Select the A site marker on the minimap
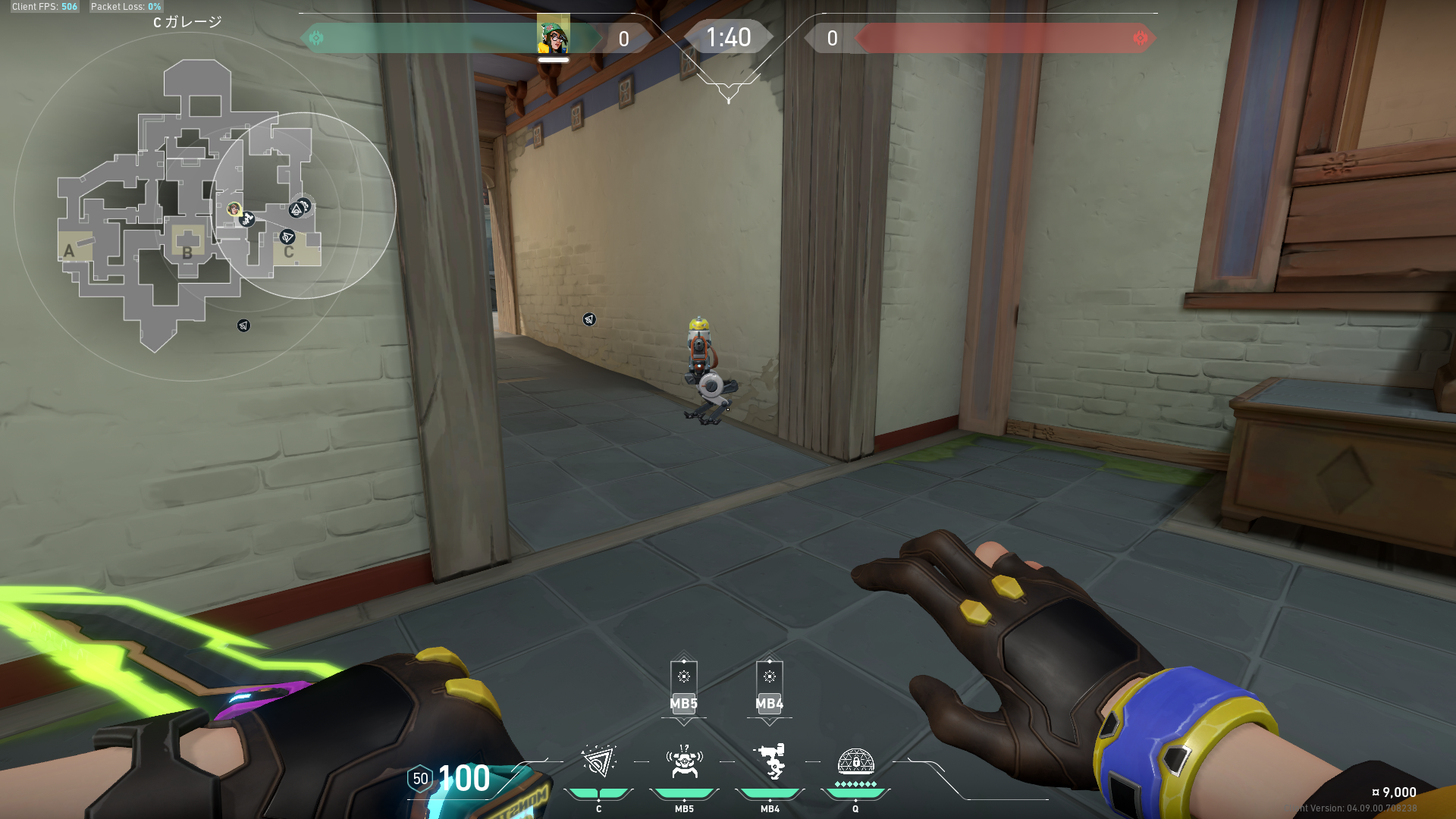The width and height of the screenshot is (1456, 819). 69,251
